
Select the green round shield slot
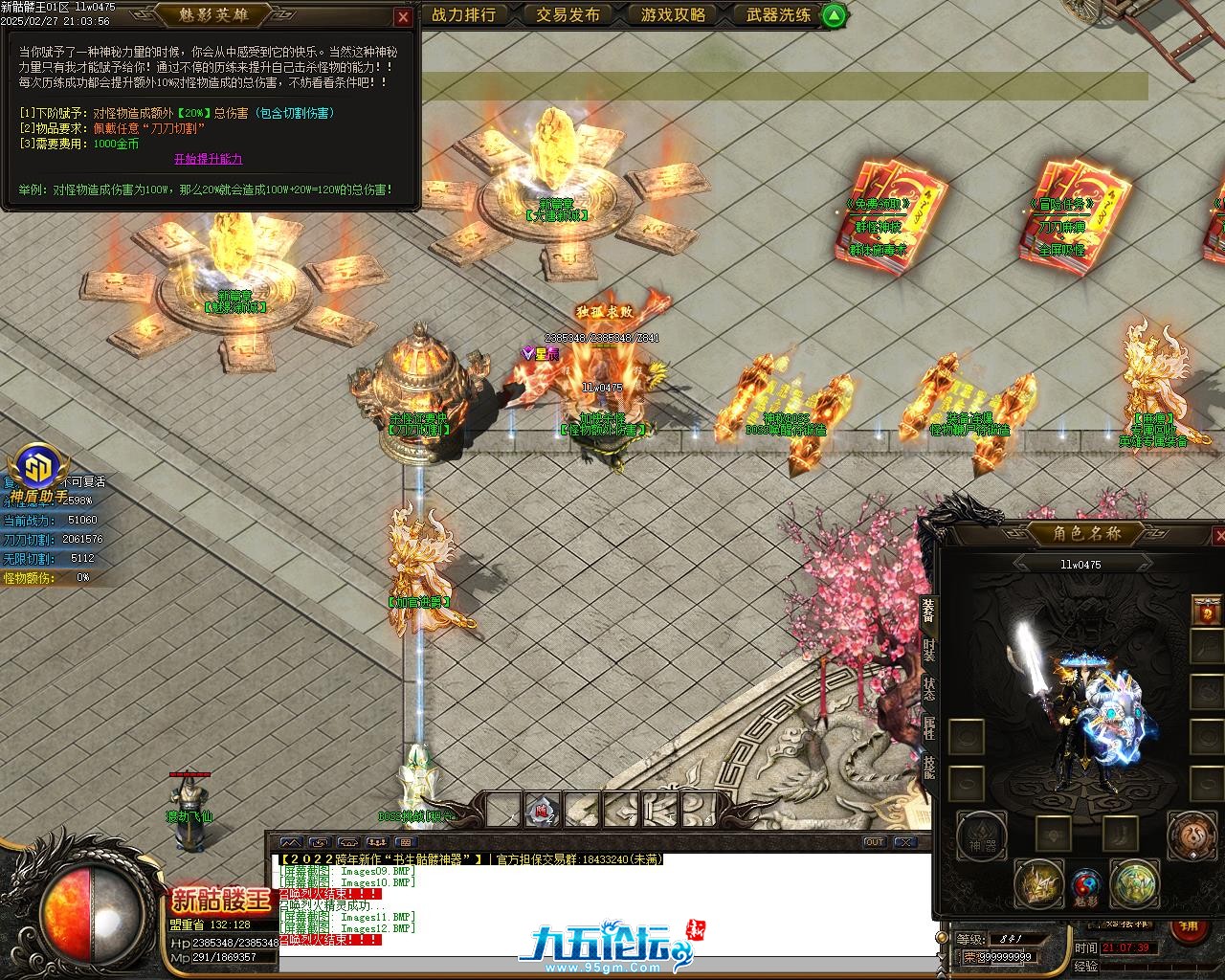(x=1135, y=882)
